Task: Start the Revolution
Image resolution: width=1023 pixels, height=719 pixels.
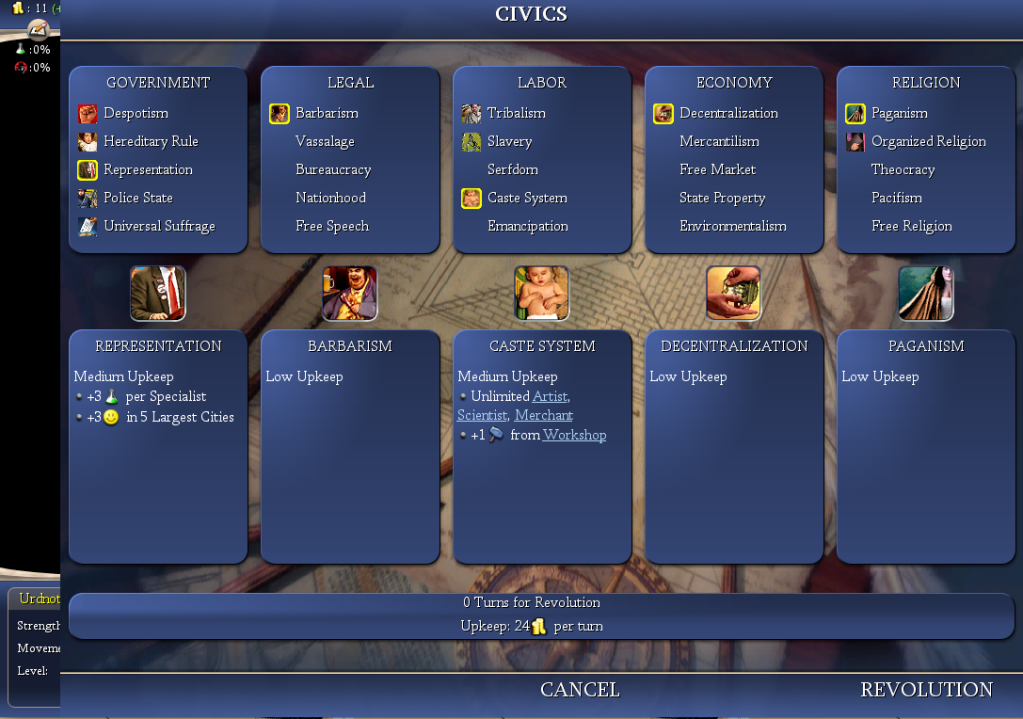Action: pos(926,690)
